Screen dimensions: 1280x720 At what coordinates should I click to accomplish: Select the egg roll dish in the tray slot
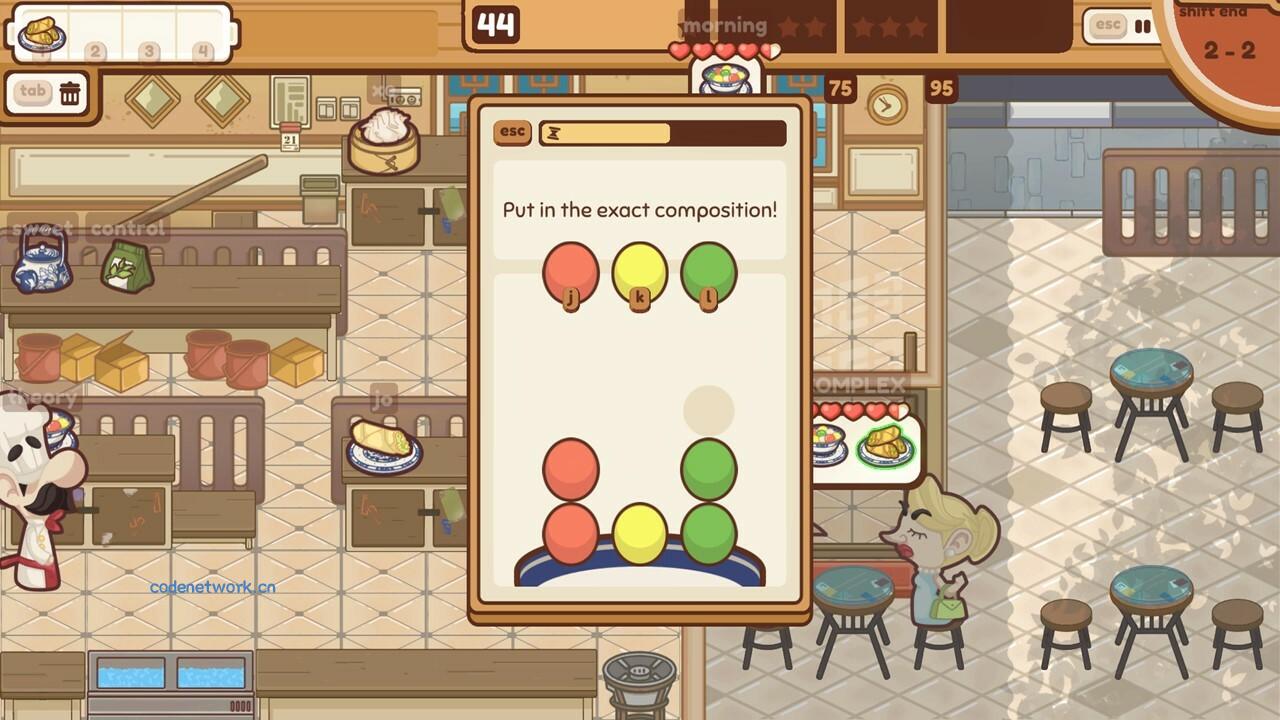pos(42,33)
